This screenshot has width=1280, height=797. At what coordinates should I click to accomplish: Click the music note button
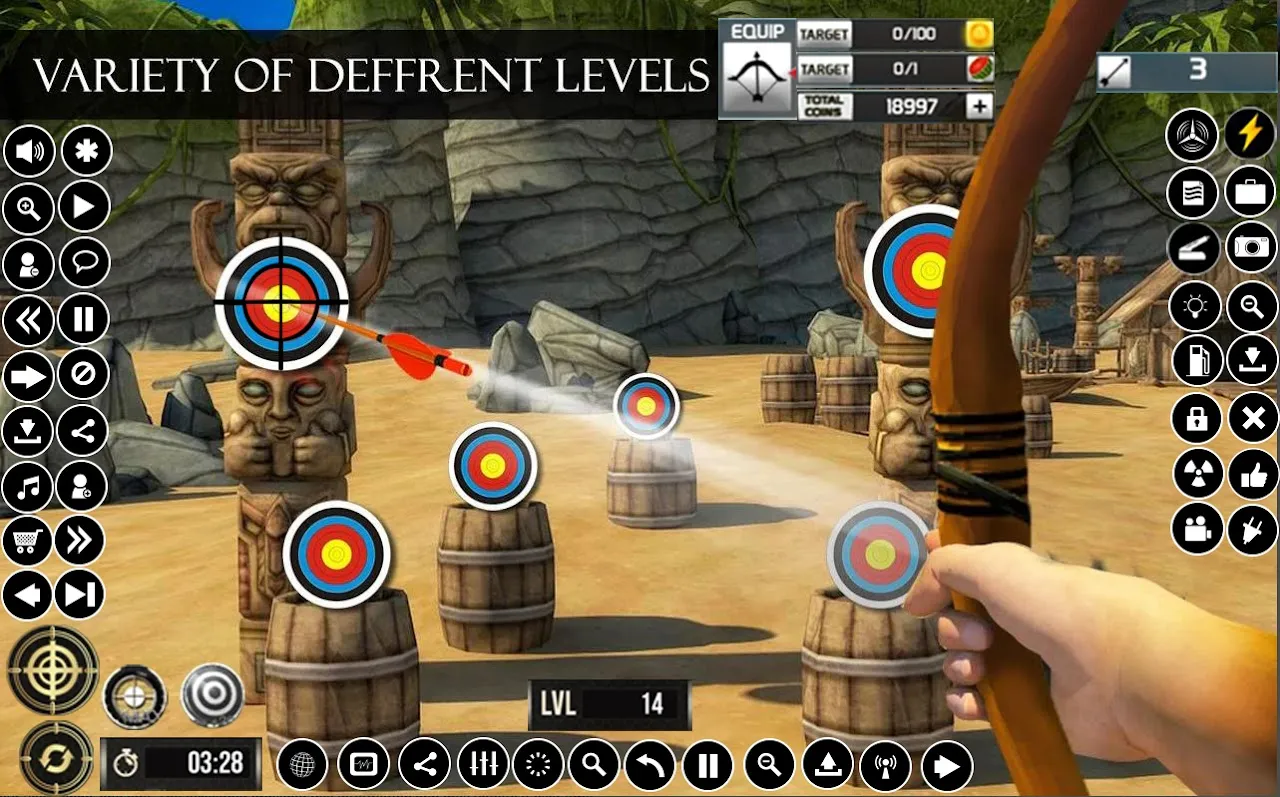coord(28,488)
